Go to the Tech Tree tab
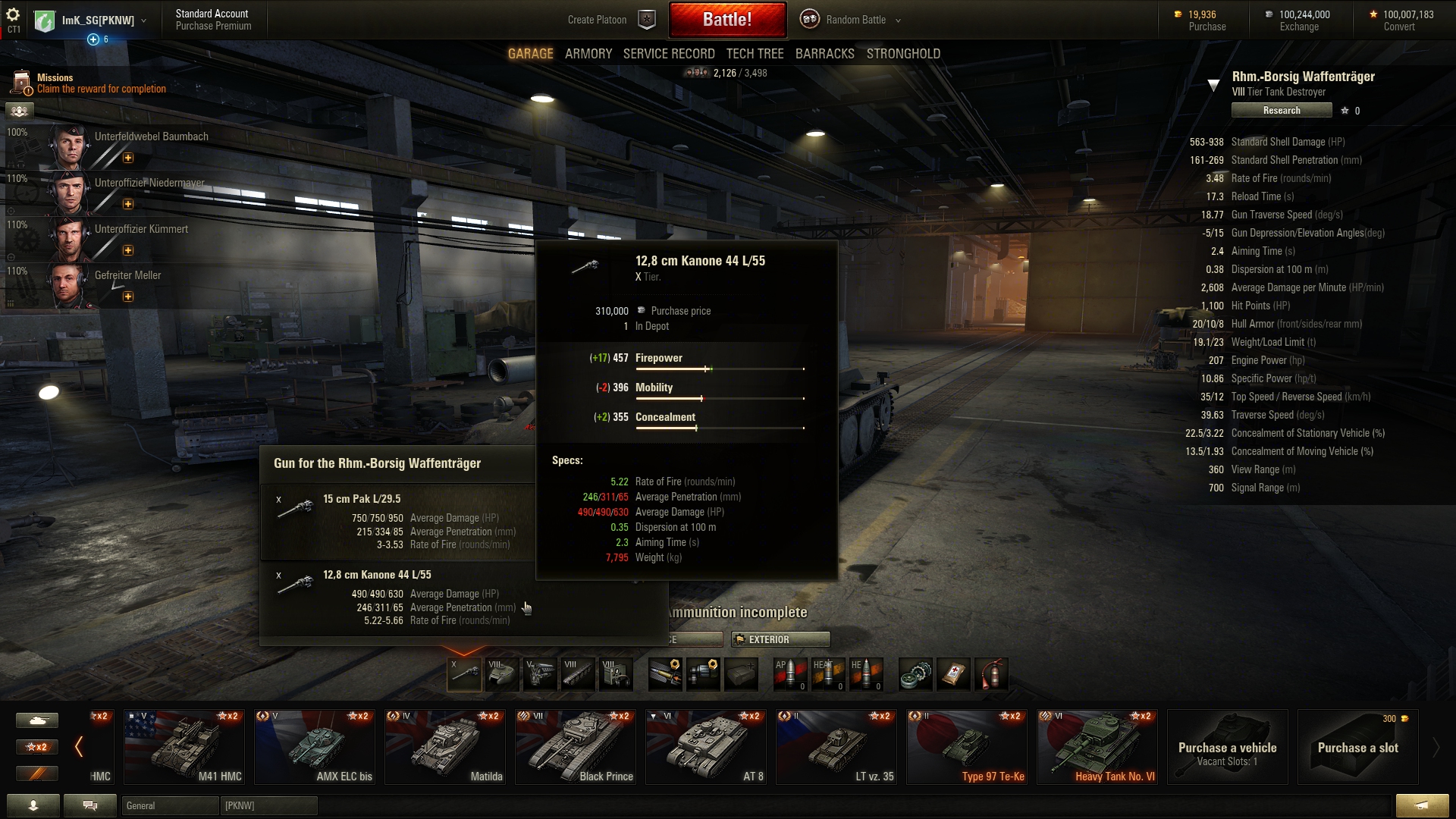 coord(755,54)
